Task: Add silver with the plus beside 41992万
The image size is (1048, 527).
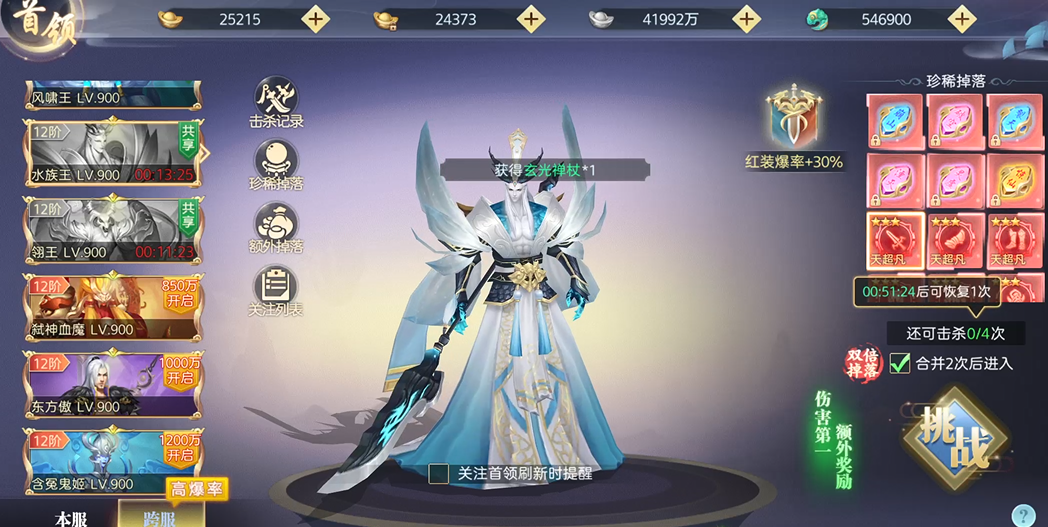Action: point(746,19)
